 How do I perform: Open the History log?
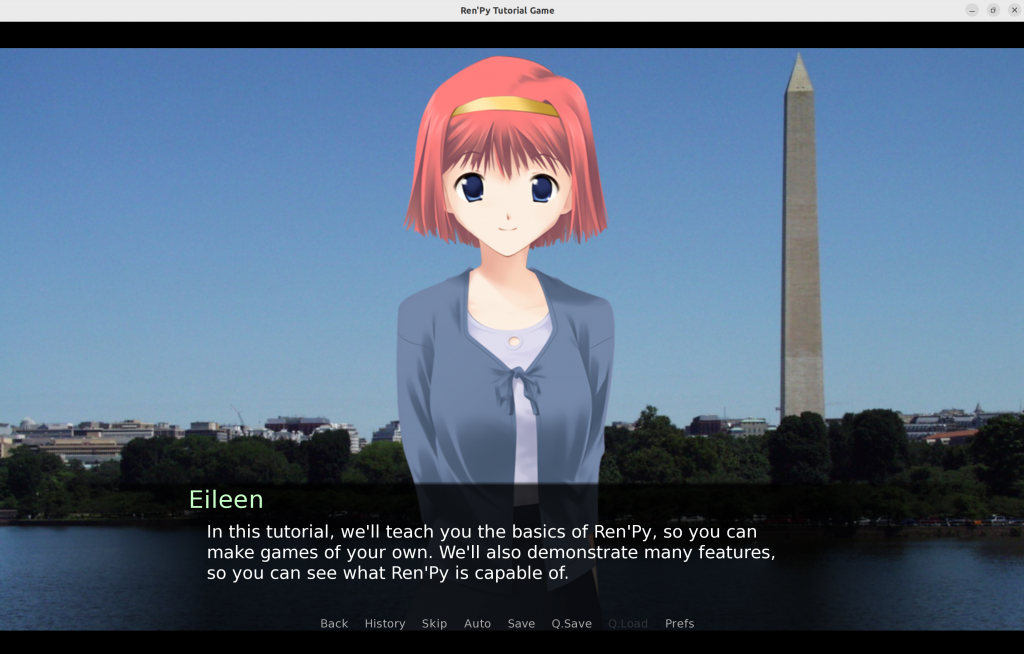pos(385,623)
